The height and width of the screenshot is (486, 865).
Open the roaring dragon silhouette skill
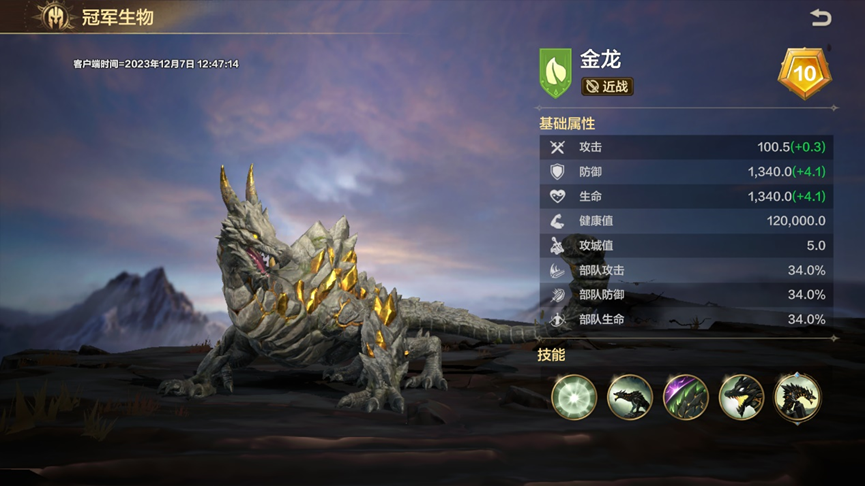click(630, 397)
